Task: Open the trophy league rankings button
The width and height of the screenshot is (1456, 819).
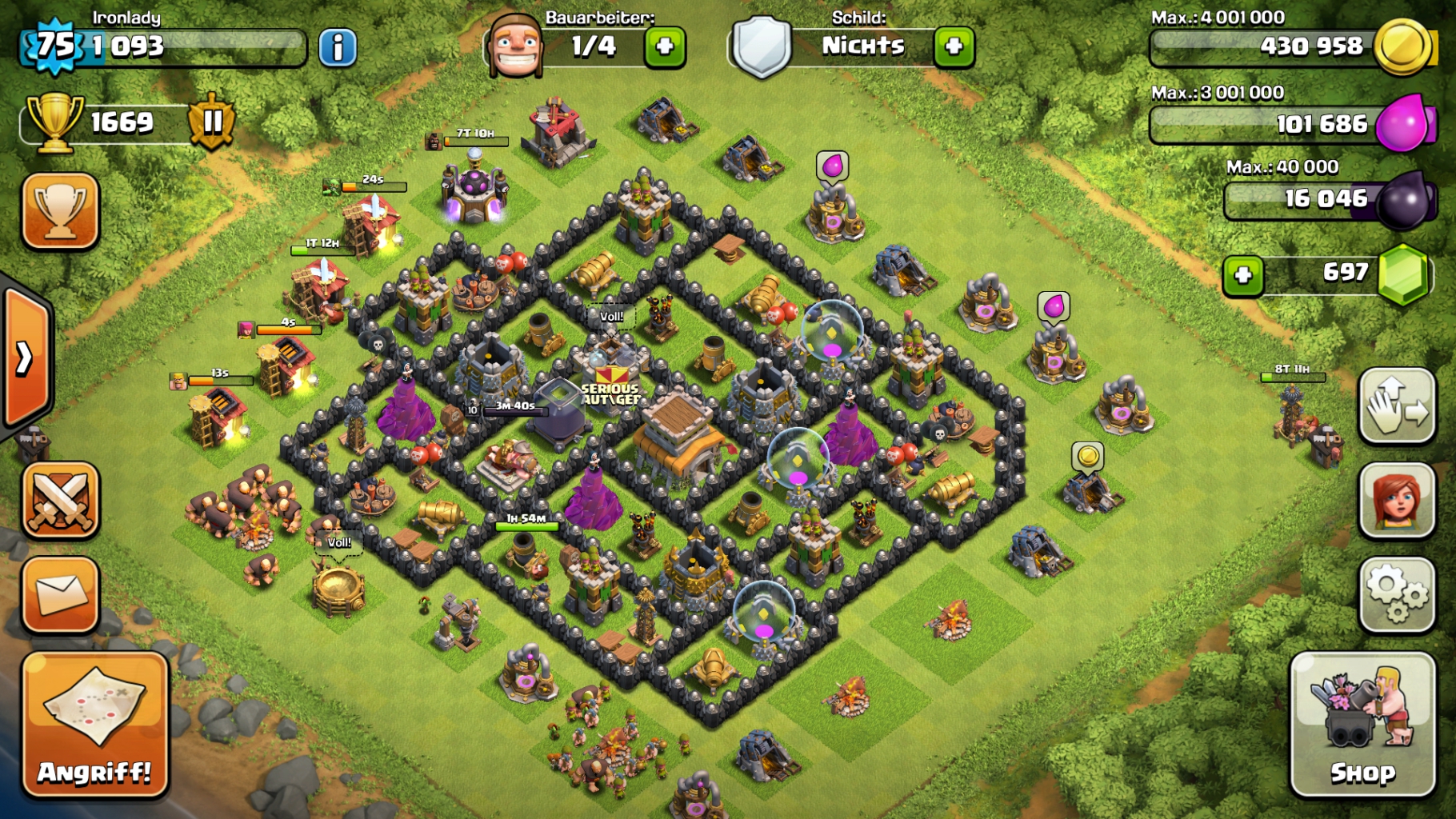Action: pos(61,211)
